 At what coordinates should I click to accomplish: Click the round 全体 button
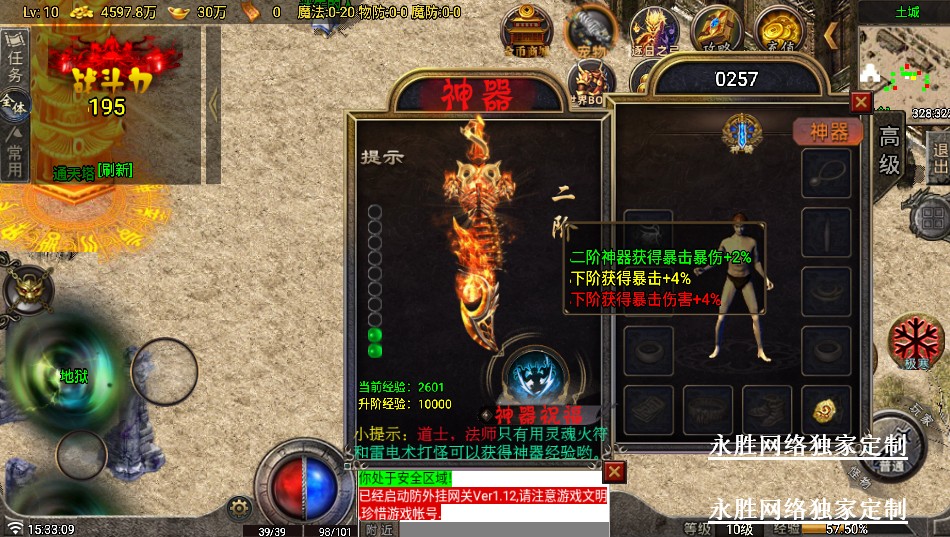14,103
